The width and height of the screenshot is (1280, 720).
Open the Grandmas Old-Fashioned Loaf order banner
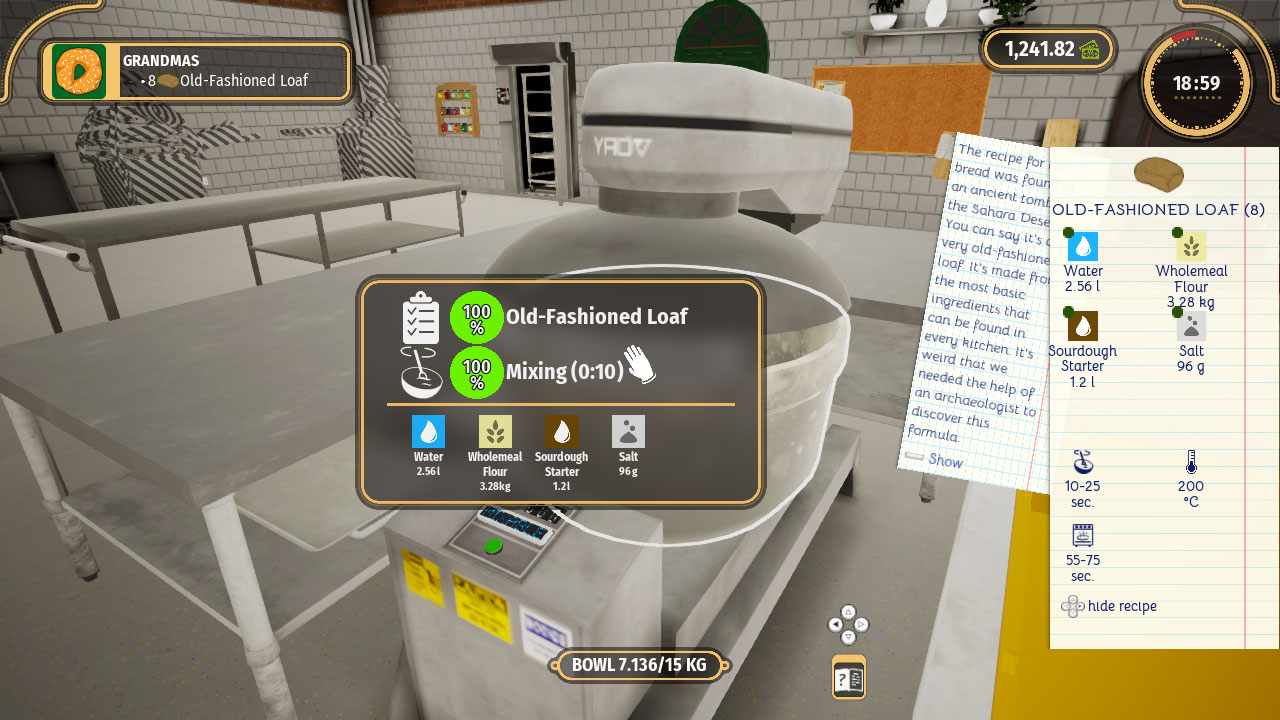point(195,71)
